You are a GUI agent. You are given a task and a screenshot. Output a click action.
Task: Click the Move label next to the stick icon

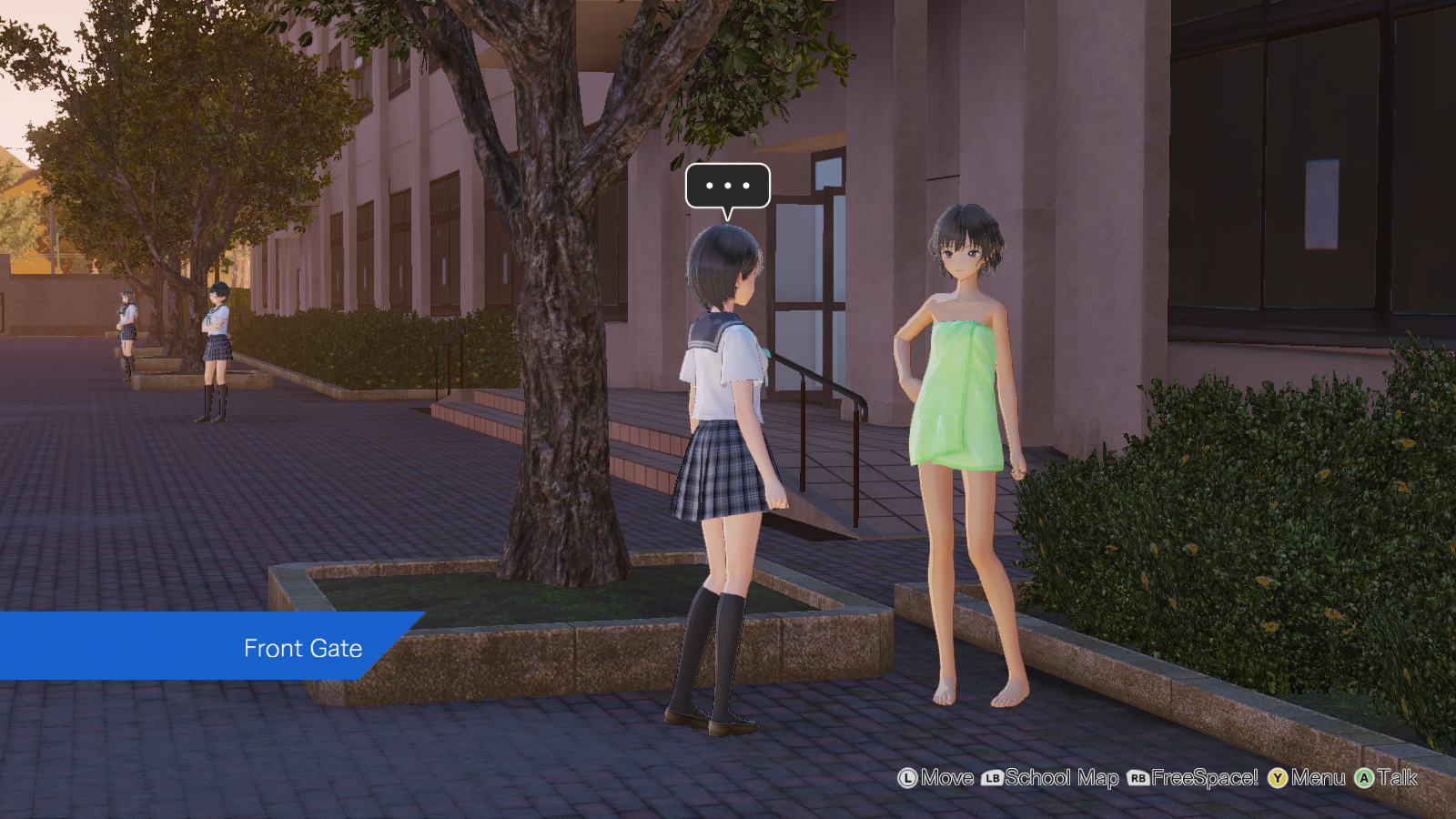click(x=946, y=779)
